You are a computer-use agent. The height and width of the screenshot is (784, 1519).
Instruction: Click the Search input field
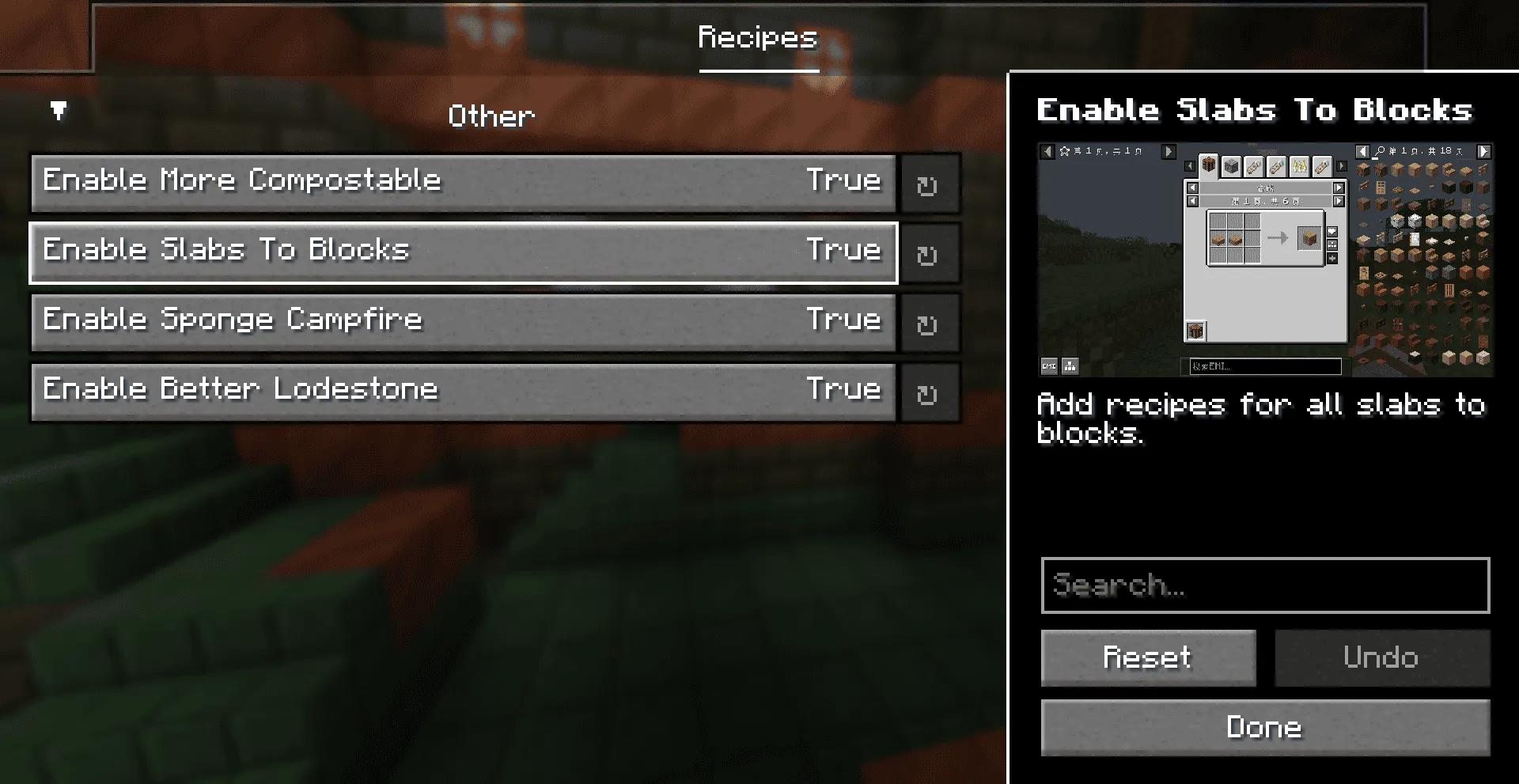[x=1264, y=585]
